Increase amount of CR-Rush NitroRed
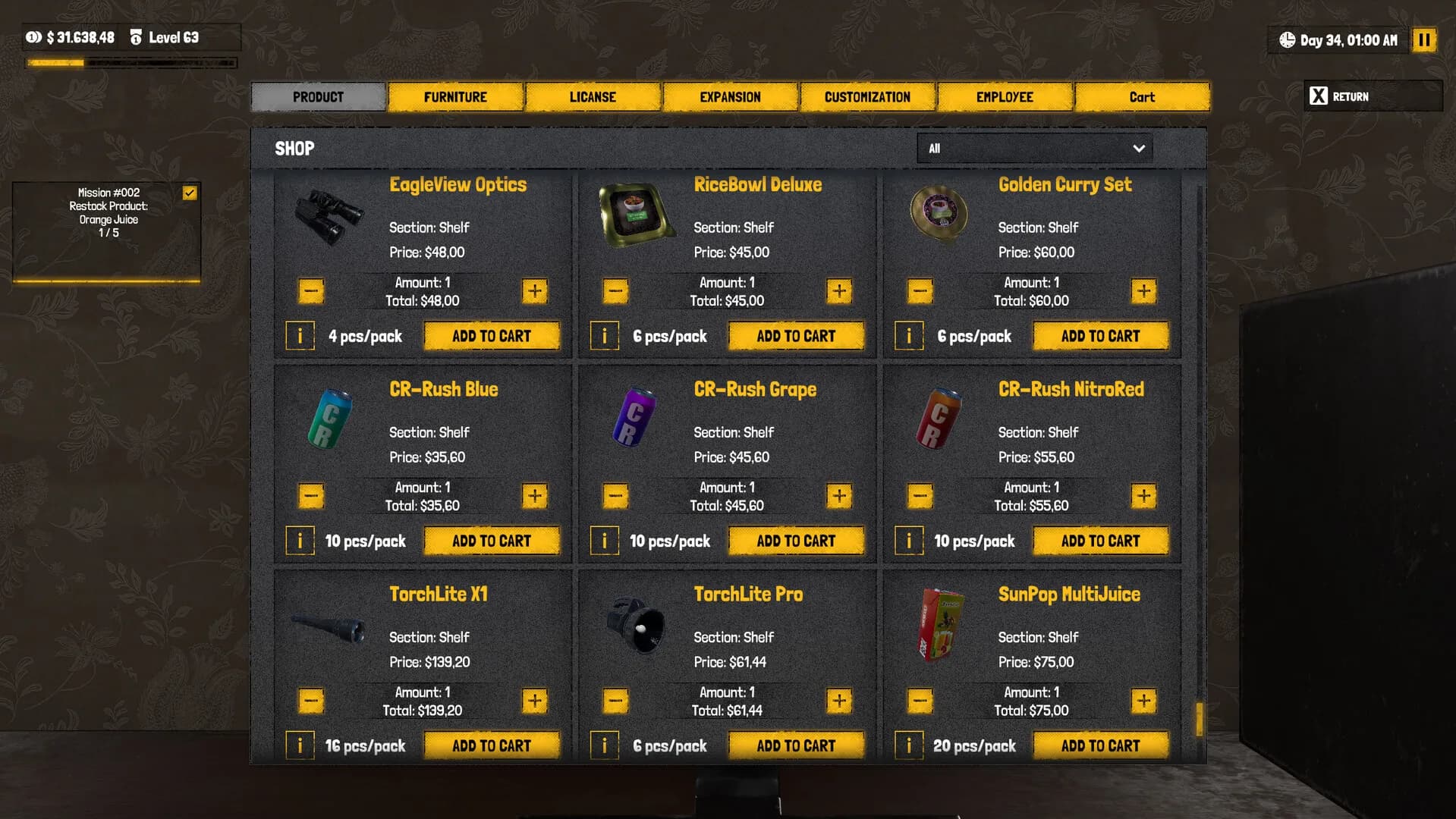Image resolution: width=1456 pixels, height=819 pixels. [x=1143, y=495]
